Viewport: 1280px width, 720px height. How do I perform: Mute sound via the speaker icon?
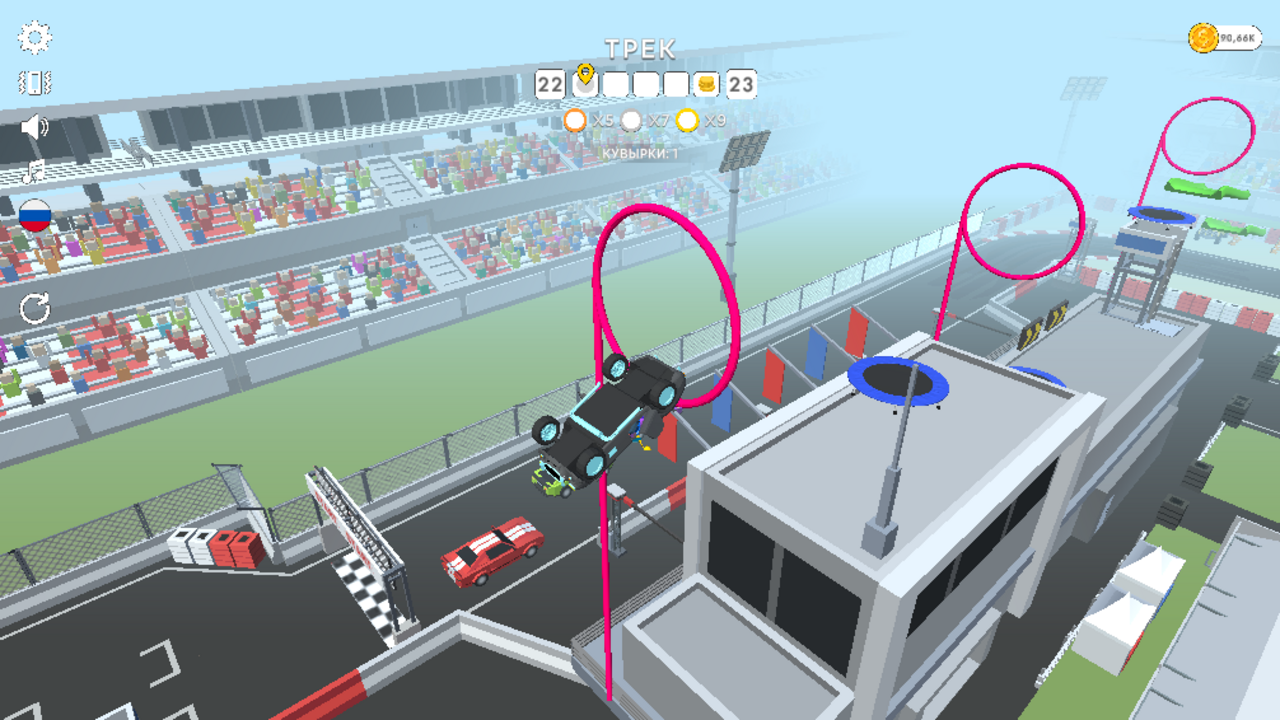(33, 126)
